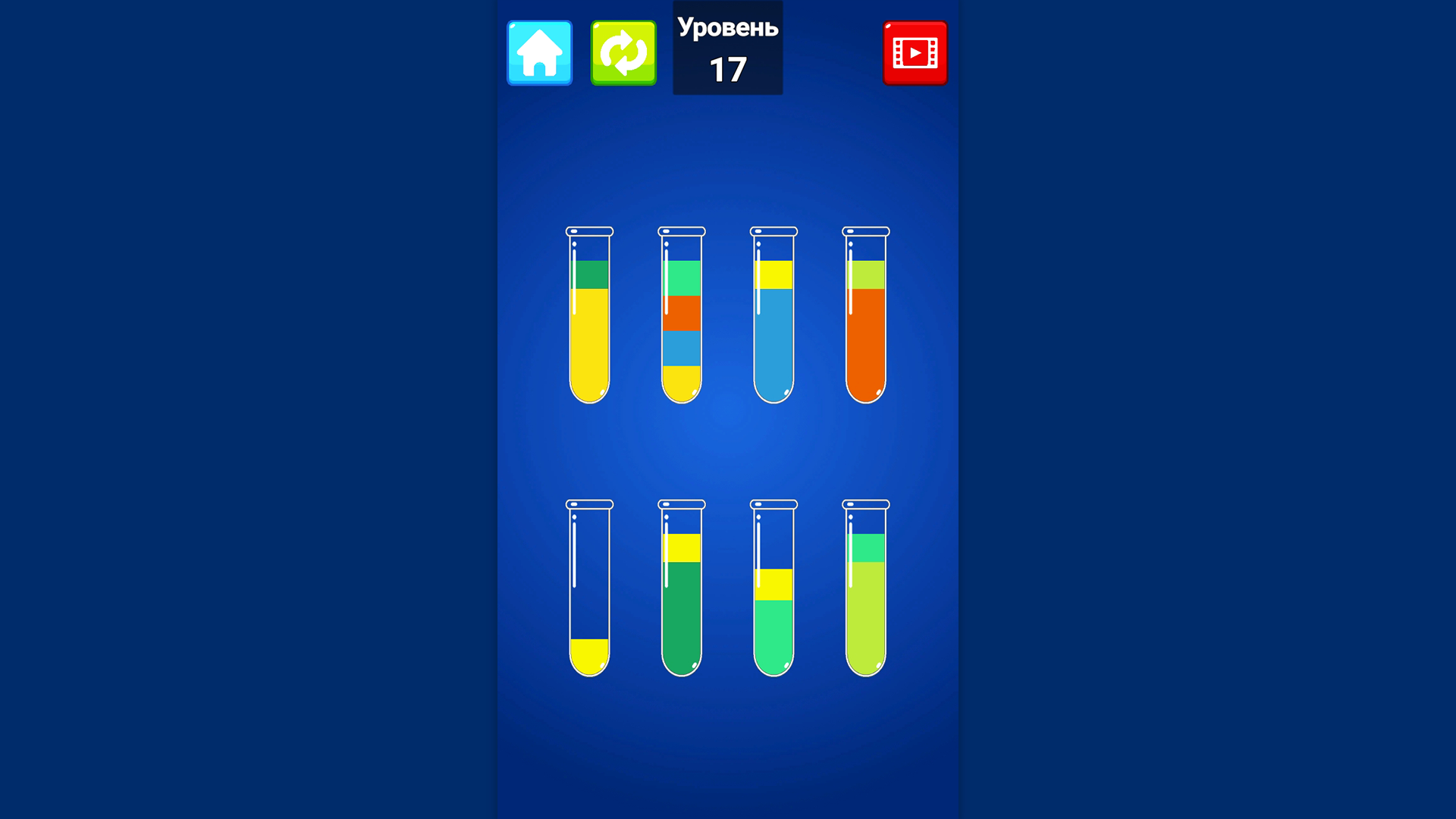Tap the home icon to exit the puzzle
1456x819 pixels.
(x=539, y=53)
